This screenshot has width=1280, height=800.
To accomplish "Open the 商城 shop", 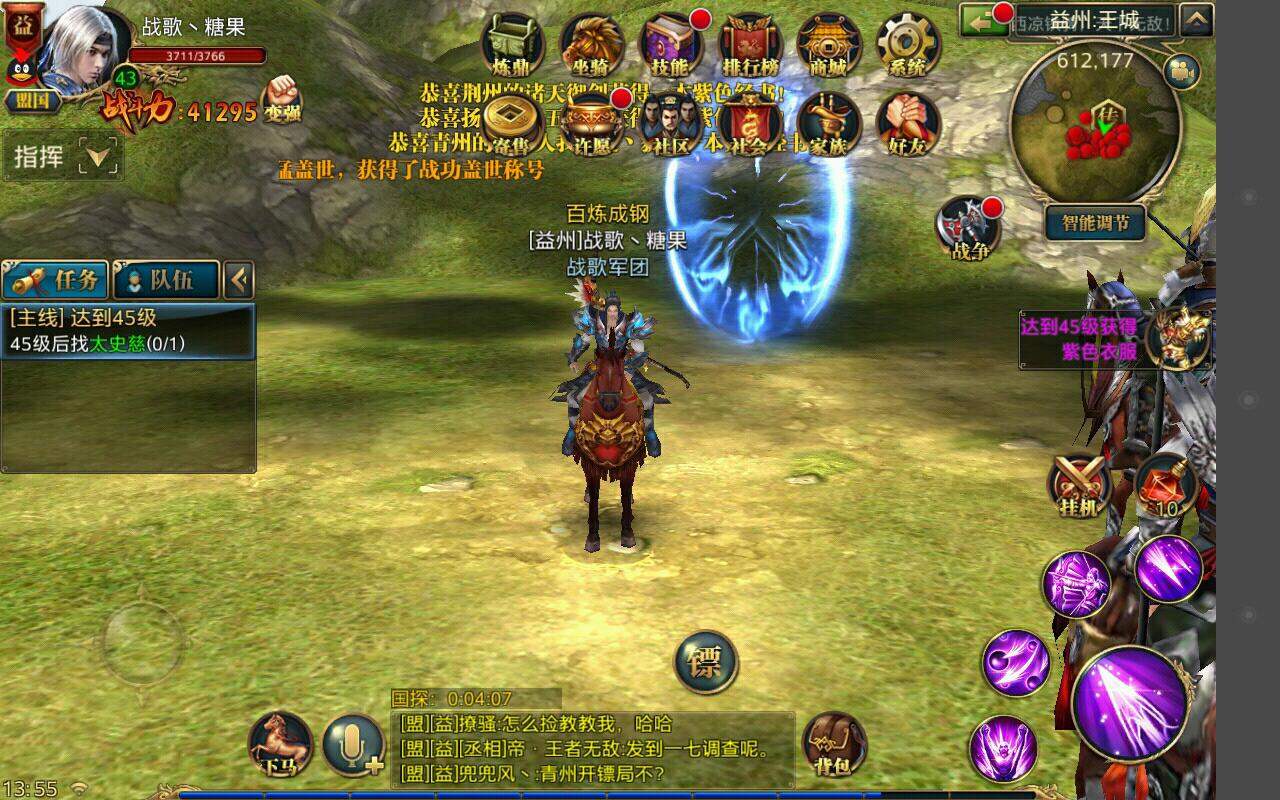I will click(x=829, y=44).
